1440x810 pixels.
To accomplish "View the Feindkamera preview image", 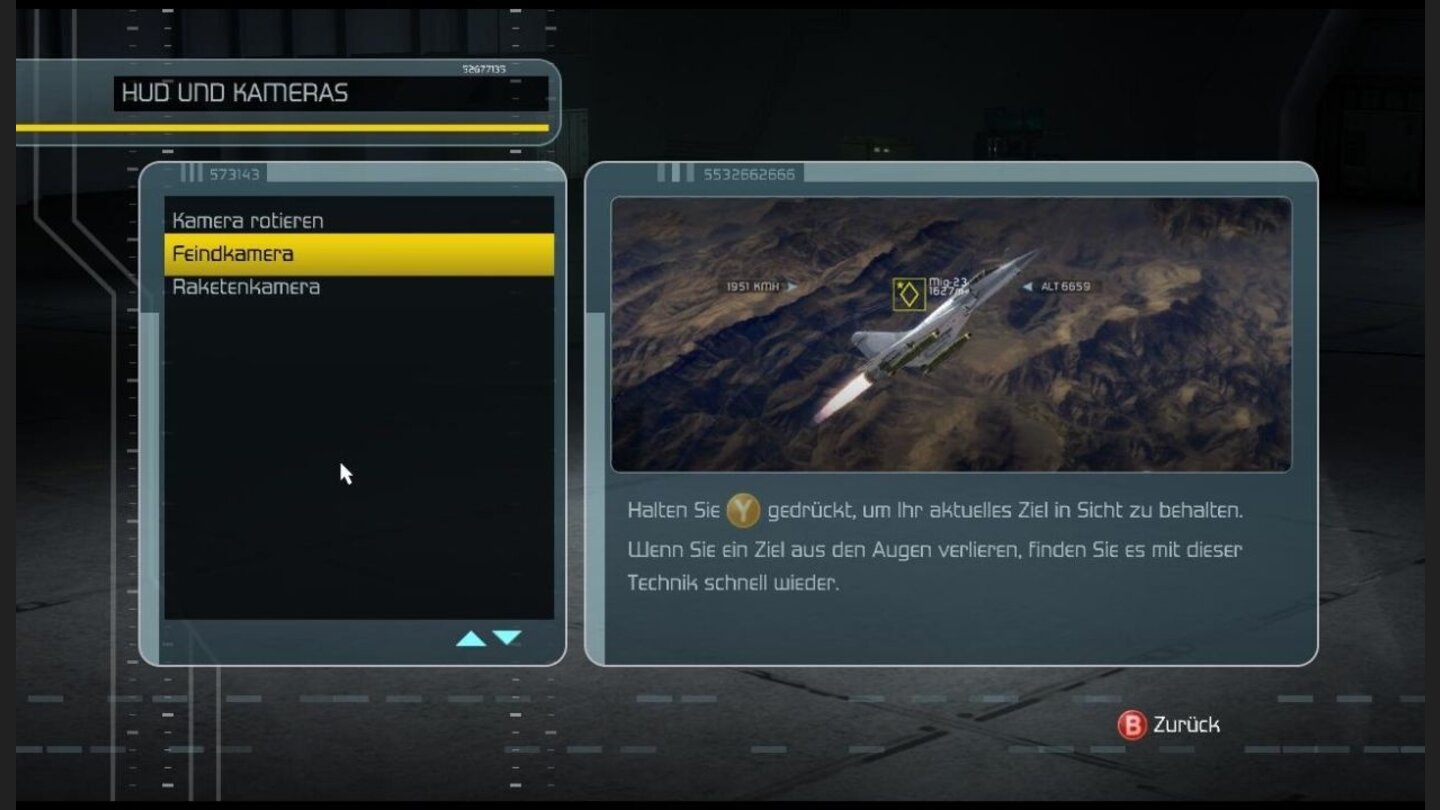I will (950, 334).
